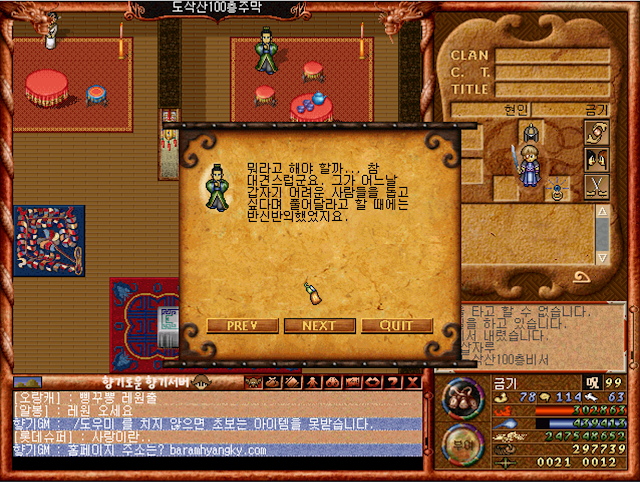
Task: Click the TITLE field in character panel
Action: click(551, 89)
